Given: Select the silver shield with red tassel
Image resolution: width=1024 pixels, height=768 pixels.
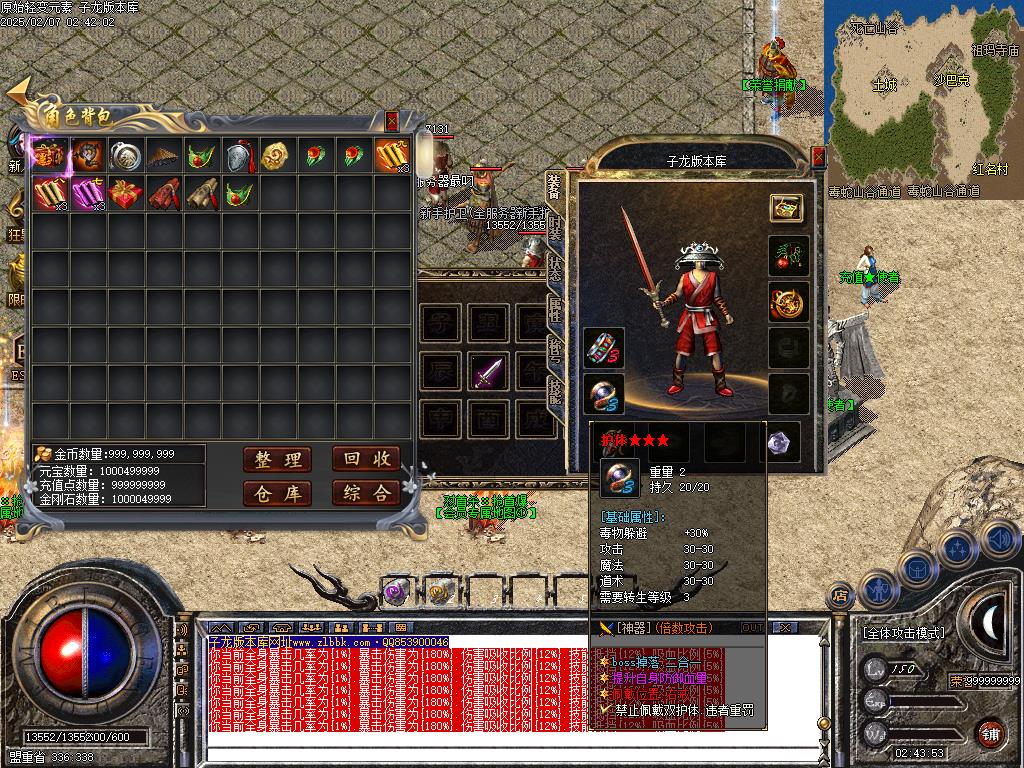Looking at the screenshot, I should click(238, 156).
